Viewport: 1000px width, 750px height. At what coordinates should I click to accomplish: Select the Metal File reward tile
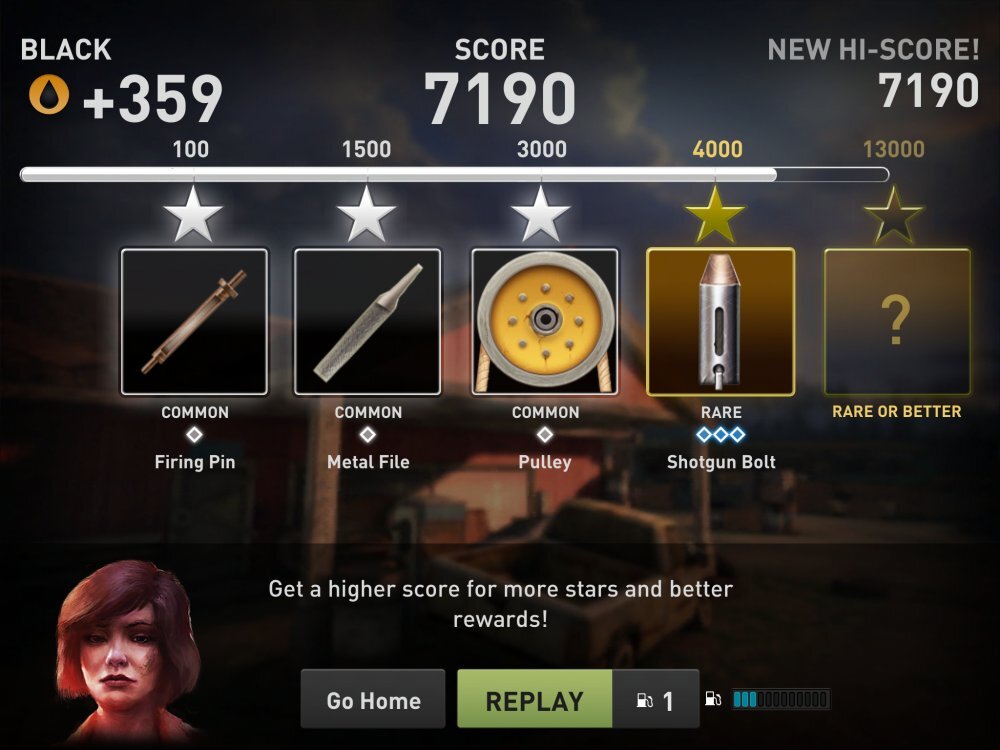point(367,321)
